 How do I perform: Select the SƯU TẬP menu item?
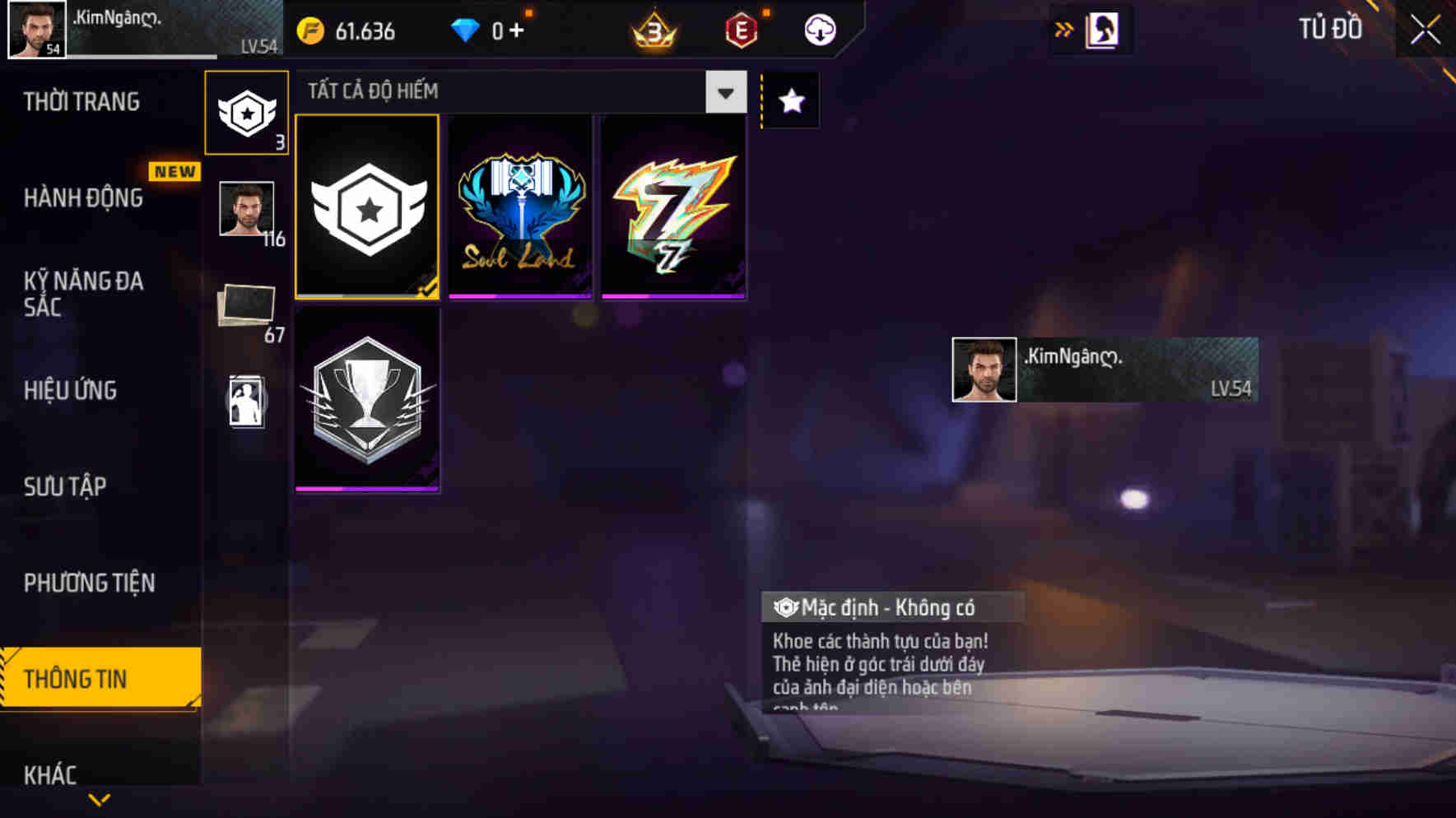66,486
